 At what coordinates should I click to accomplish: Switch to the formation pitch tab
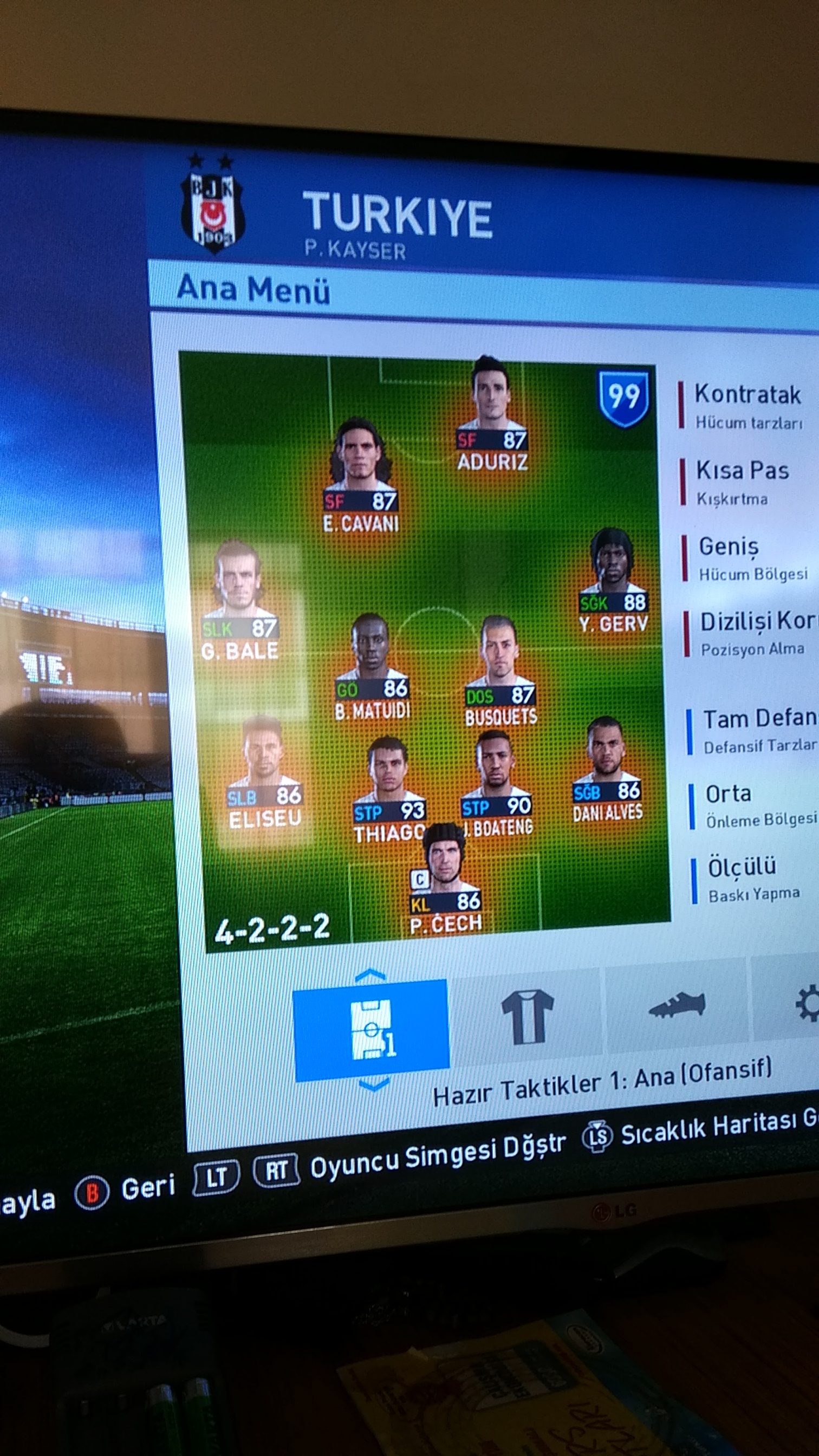(372, 1030)
